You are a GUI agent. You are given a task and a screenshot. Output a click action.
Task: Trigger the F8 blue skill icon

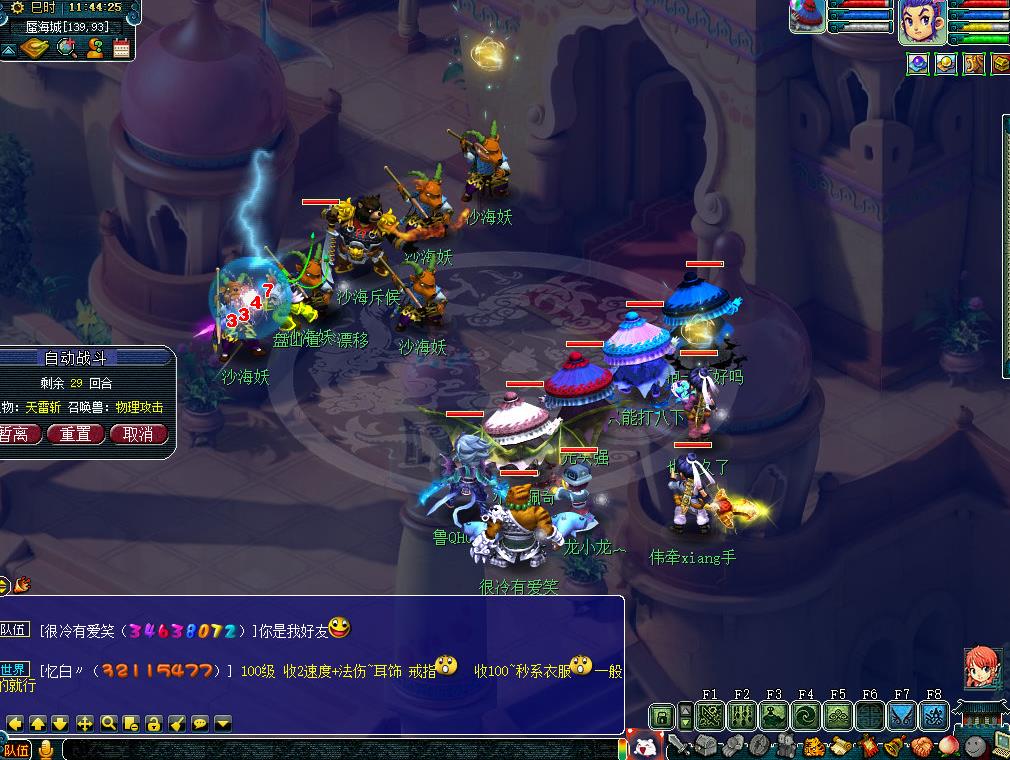(934, 716)
